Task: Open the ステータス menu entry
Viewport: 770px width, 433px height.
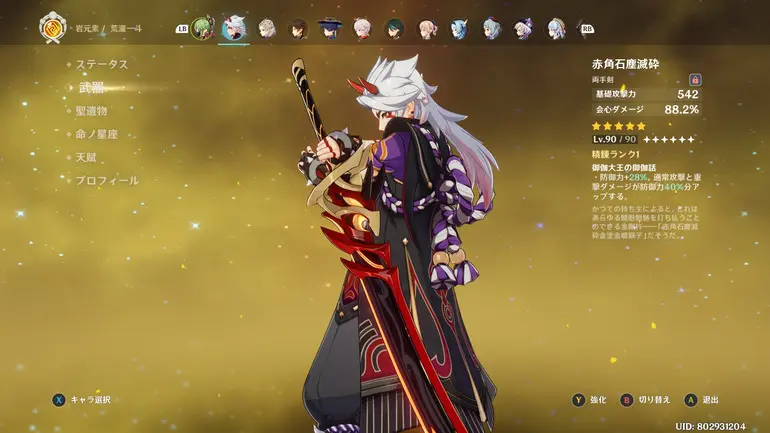Action: coord(102,64)
